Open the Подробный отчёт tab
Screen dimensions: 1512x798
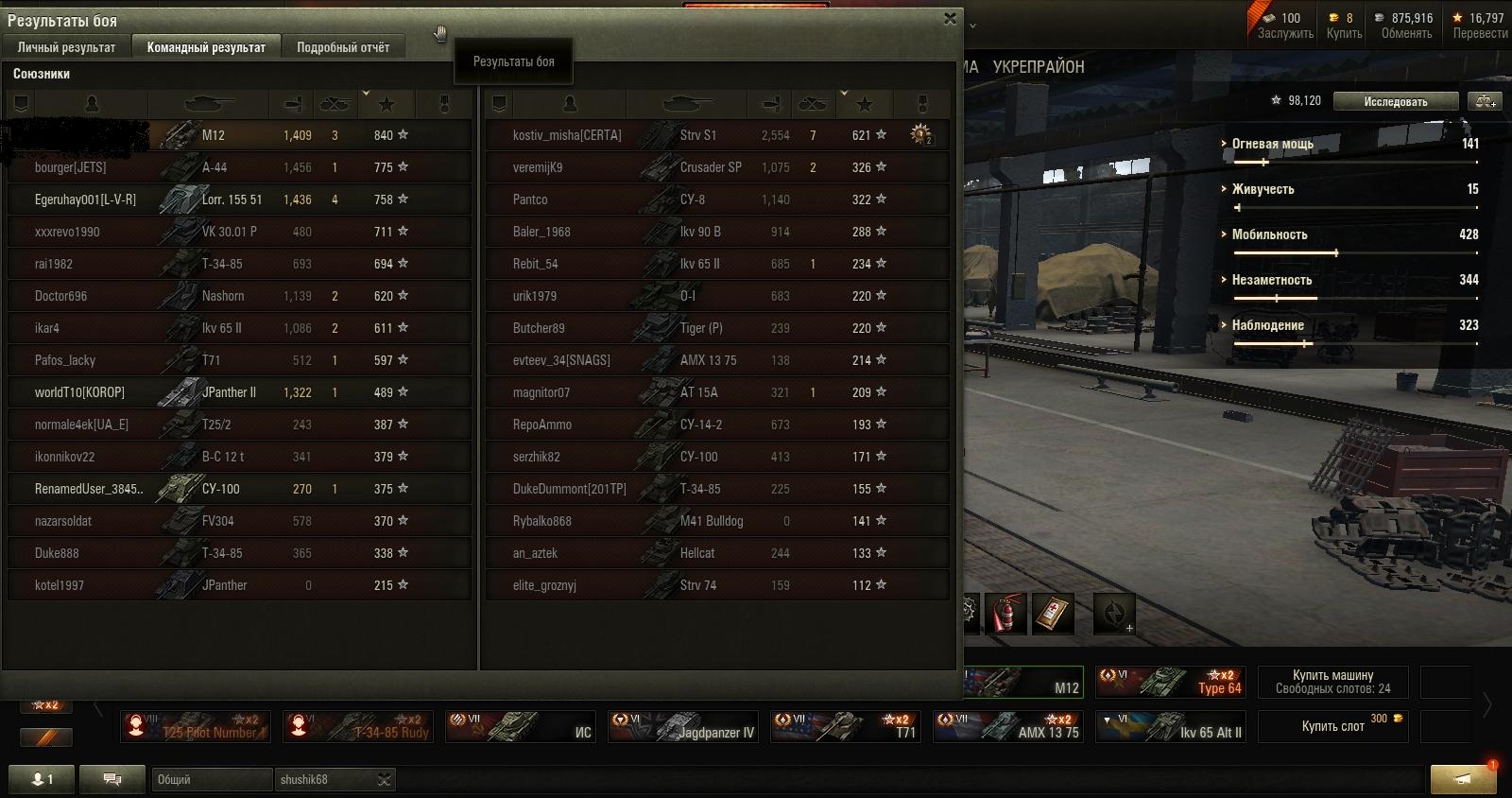(342, 47)
